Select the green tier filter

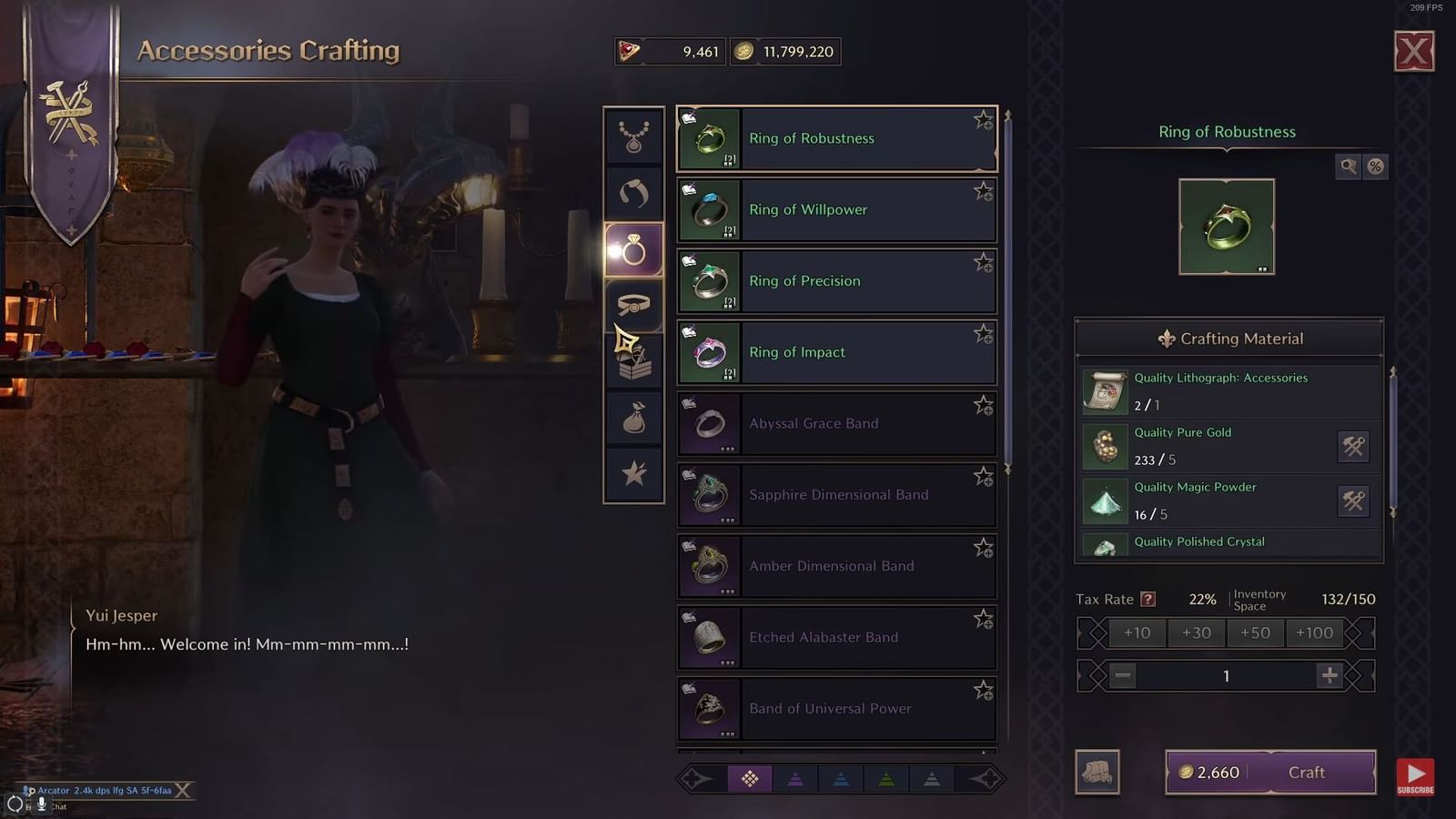(x=886, y=778)
